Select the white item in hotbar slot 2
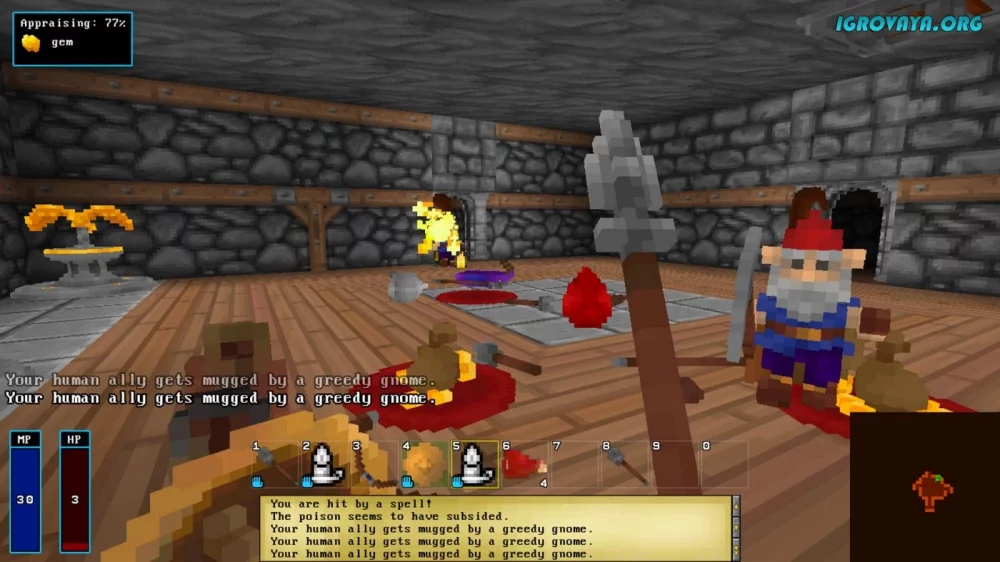1000x562 pixels. 324,465
